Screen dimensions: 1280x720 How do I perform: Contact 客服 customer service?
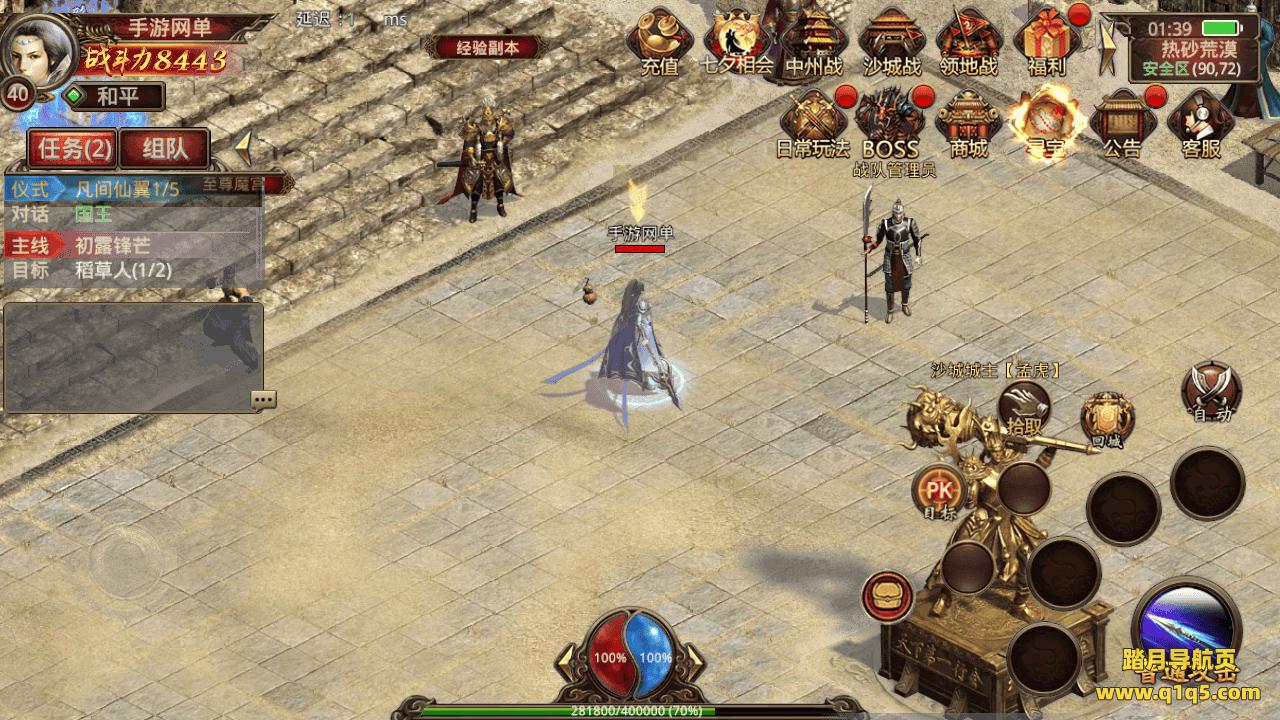coord(1200,123)
